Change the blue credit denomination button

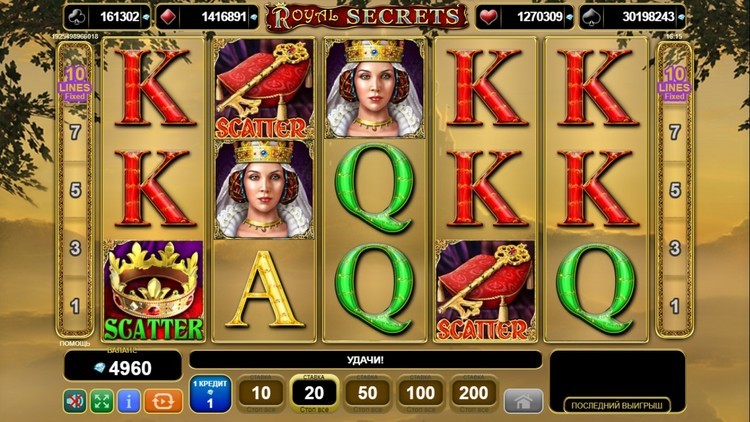pyautogui.click(x=209, y=395)
